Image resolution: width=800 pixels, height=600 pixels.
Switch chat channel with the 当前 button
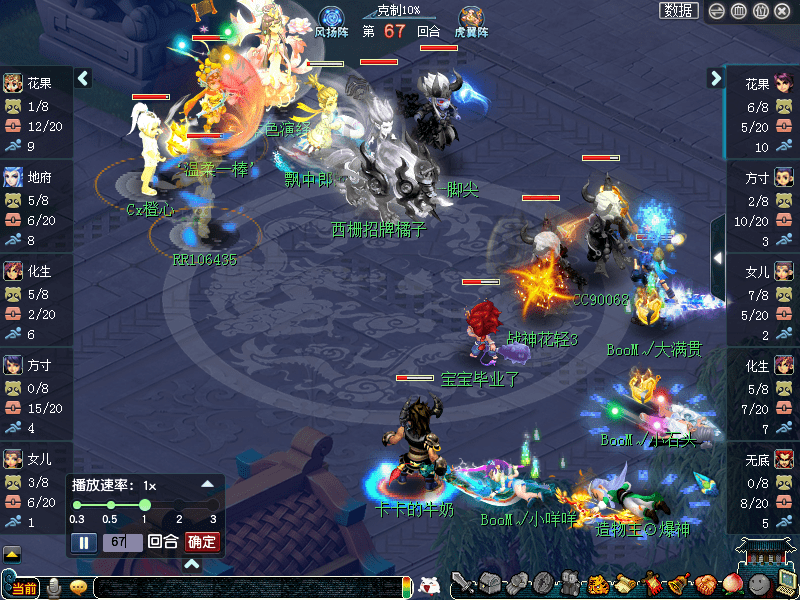[22, 587]
